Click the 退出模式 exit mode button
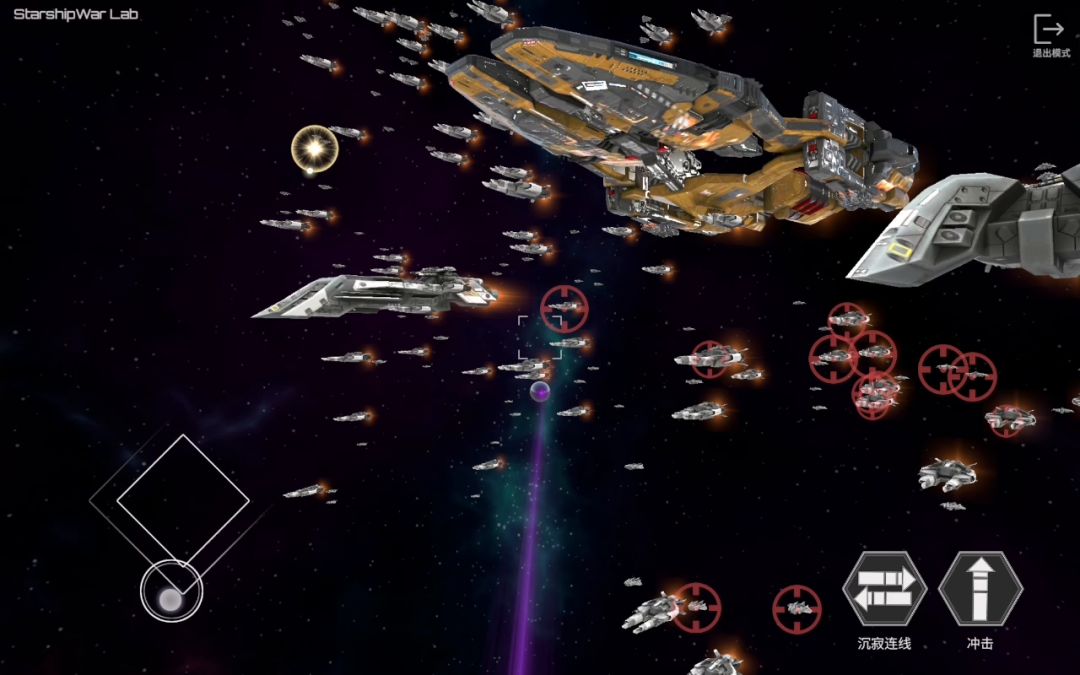 [x=1049, y=34]
